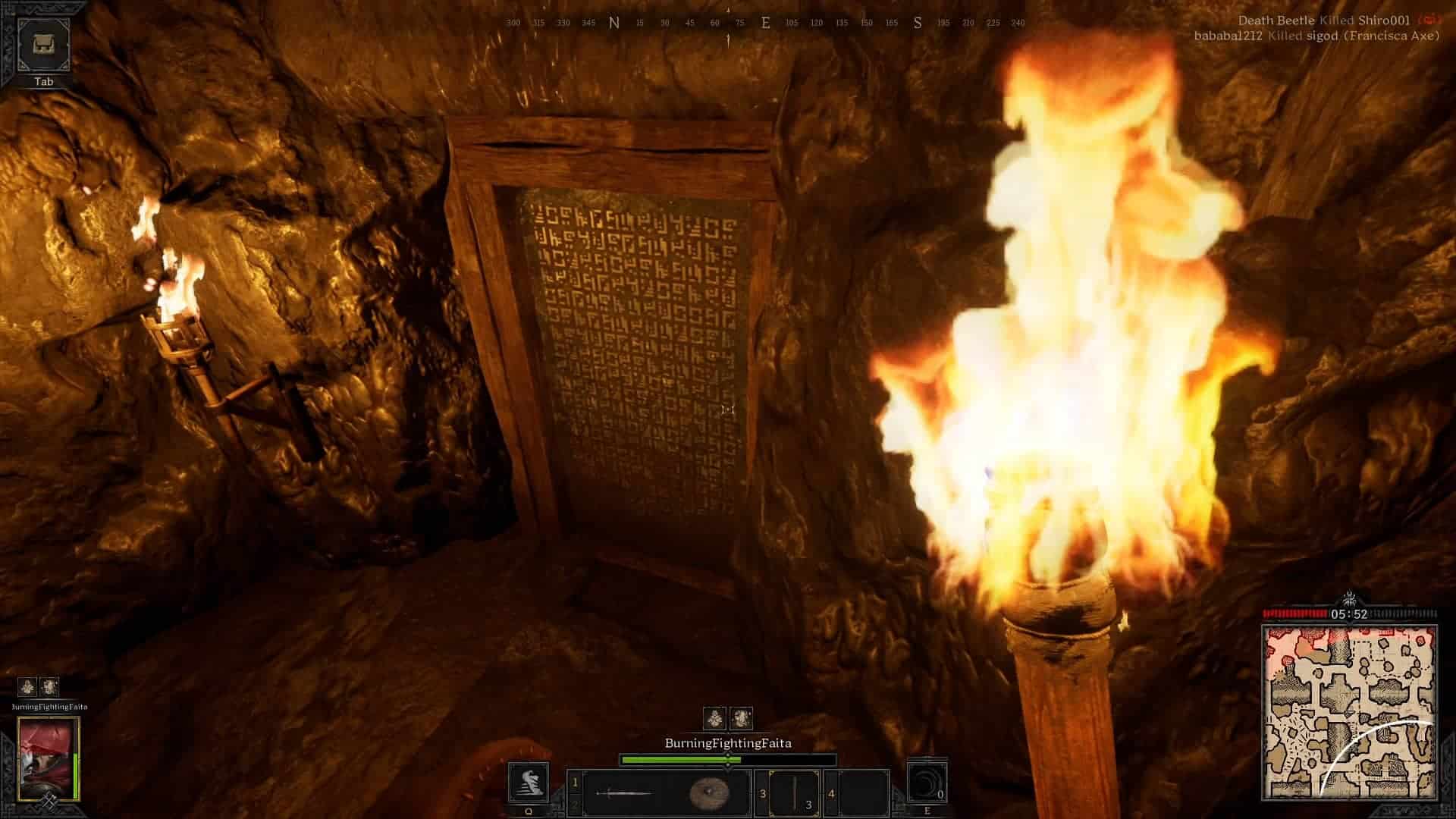
Task: Click BurningFightingFaita's name above the health bar
Action: point(728,744)
